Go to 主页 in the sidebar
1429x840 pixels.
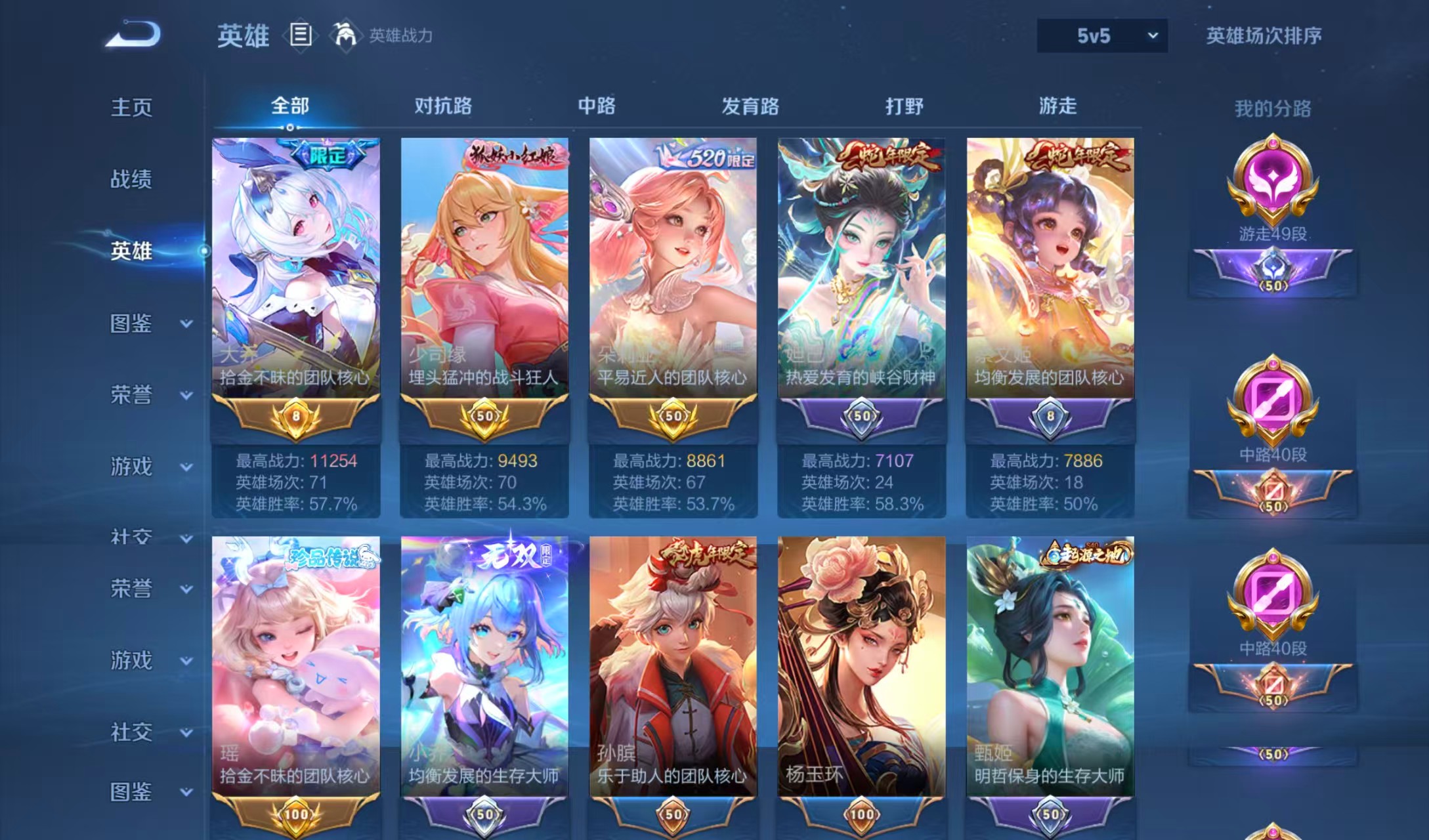coord(131,107)
